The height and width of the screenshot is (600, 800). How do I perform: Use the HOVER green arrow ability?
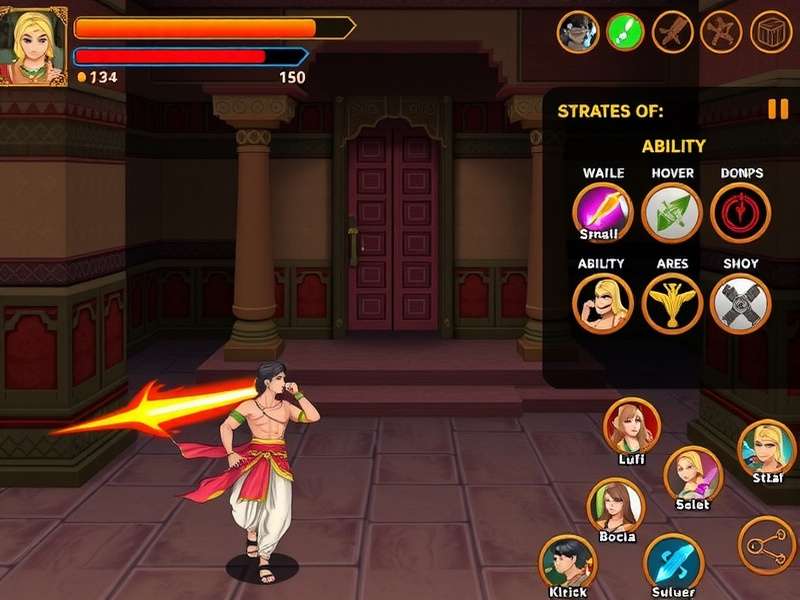tap(671, 212)
